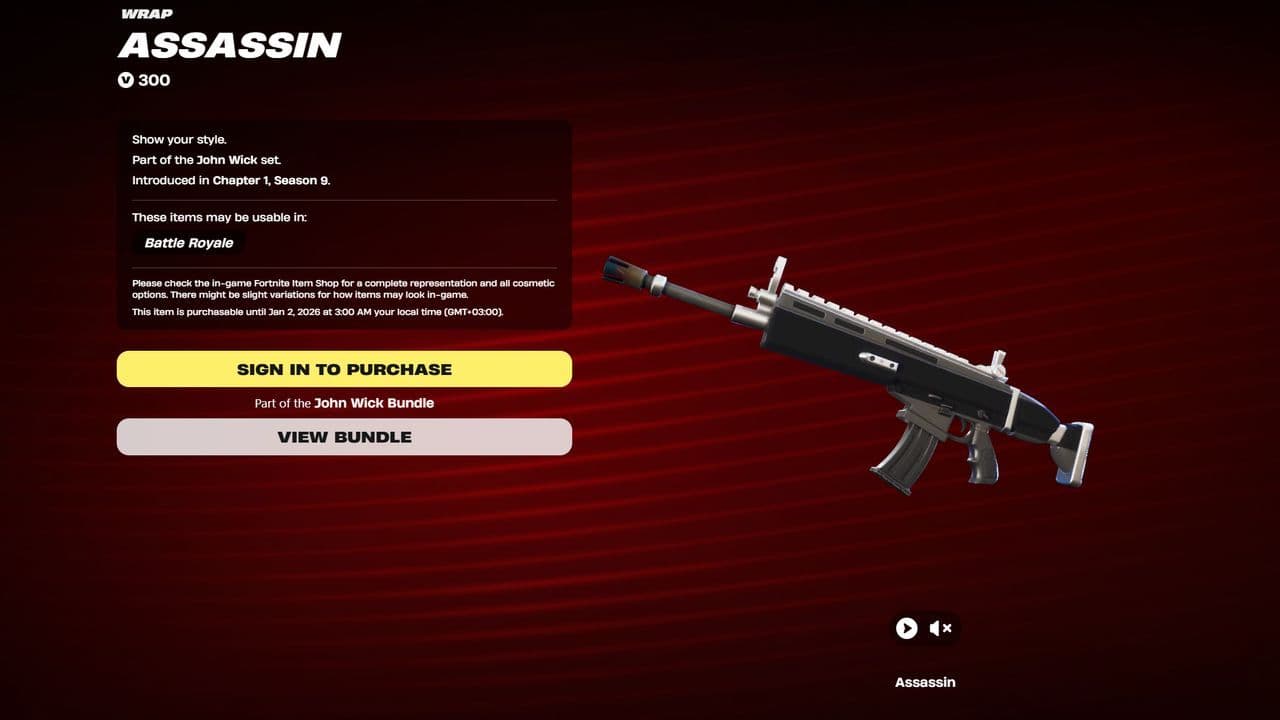Click the purchase deadline notice text
This screenshot has height=720, width=1280.
(x=318, y=312)
